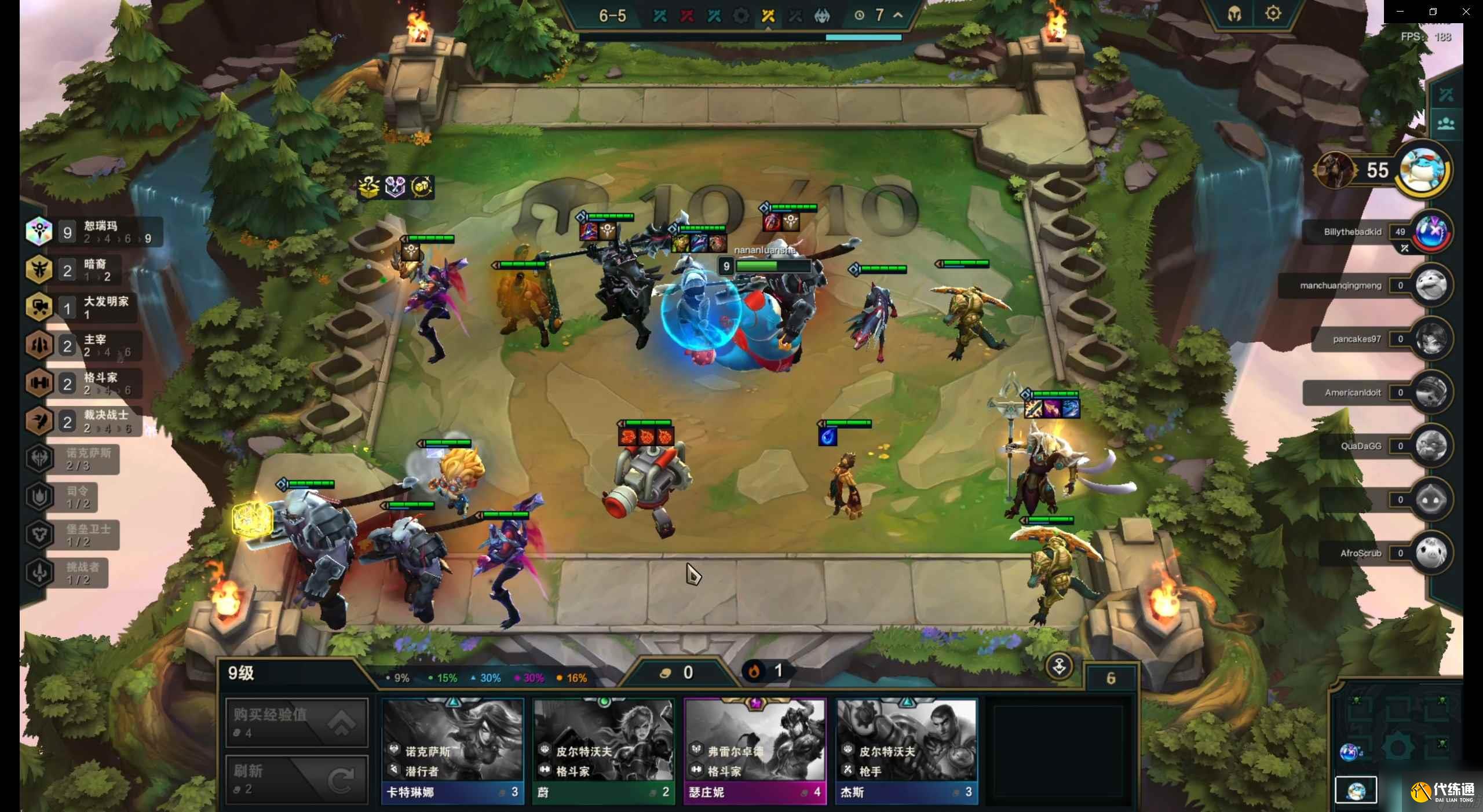Refresh the shop with 刷新 button
This screenshot has width=1483, height=812.
coord(297,779)
